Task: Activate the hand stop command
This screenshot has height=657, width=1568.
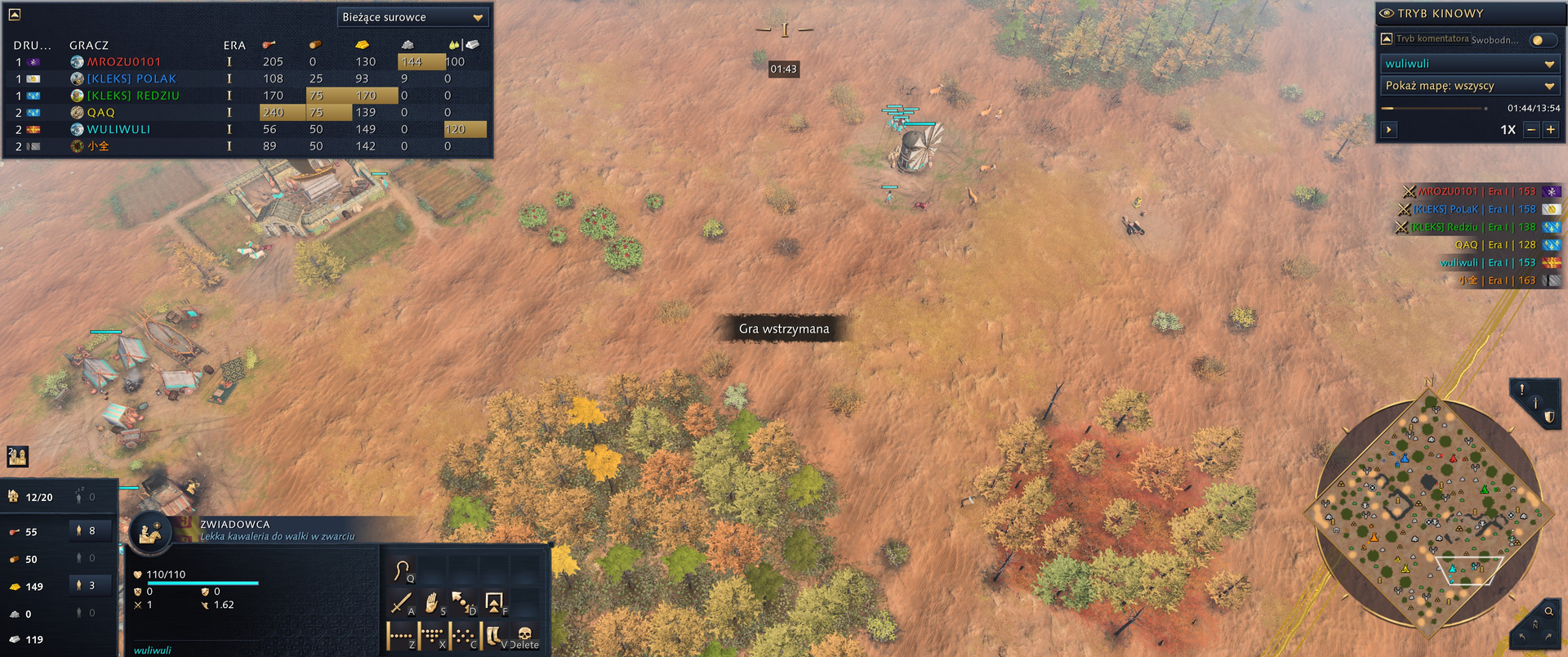Action: tap(432, 603)
